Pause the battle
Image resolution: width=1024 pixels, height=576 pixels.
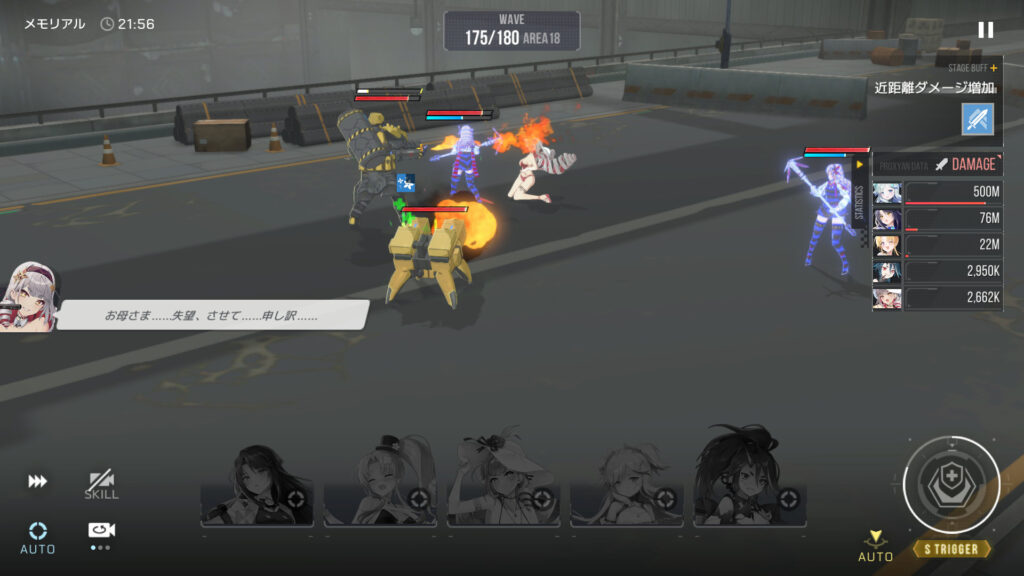(x=985, y=31)
